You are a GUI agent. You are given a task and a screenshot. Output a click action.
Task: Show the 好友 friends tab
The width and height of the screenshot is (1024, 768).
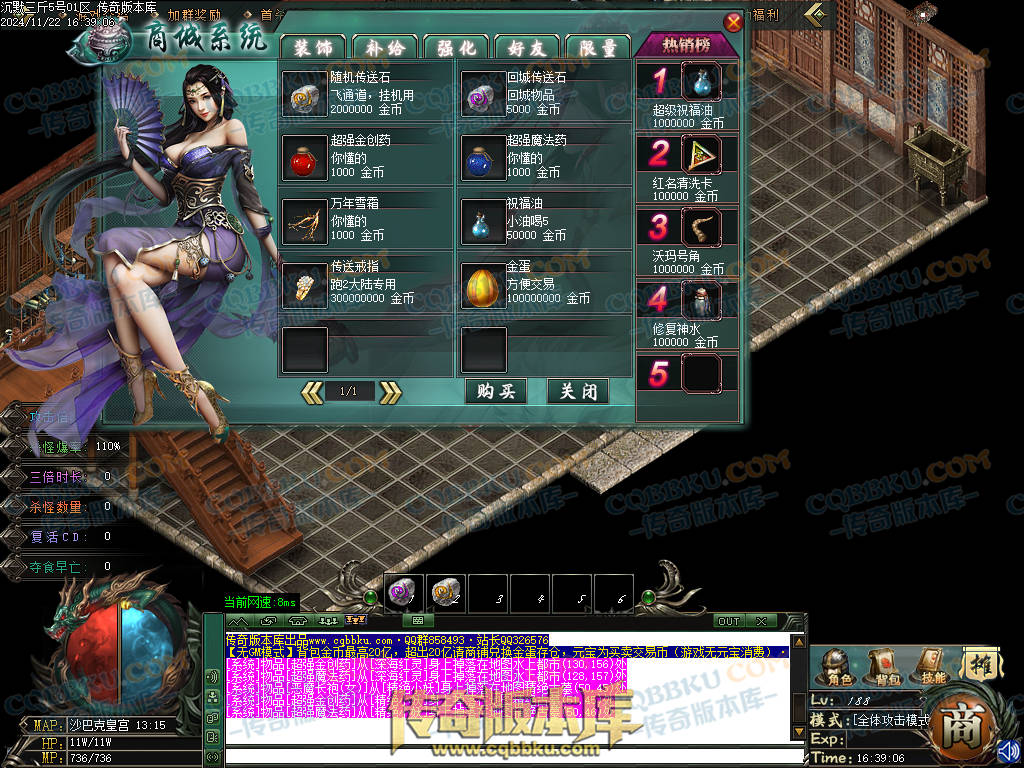click(527, 47)
